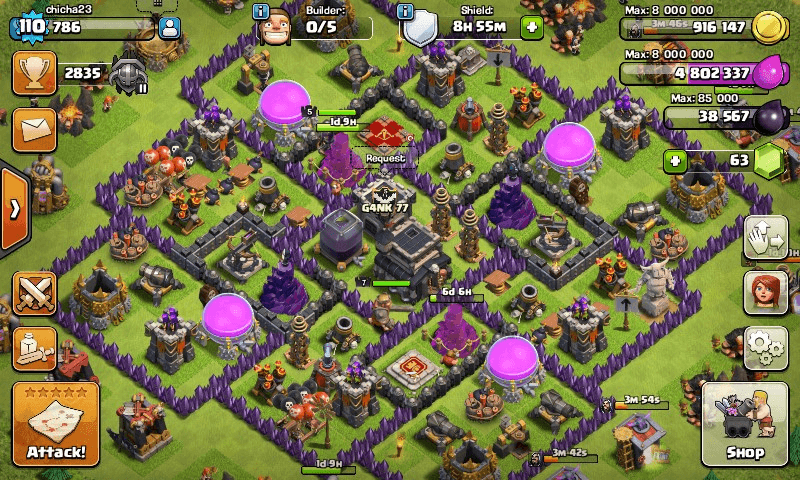Open the potion and bone button

33,348
